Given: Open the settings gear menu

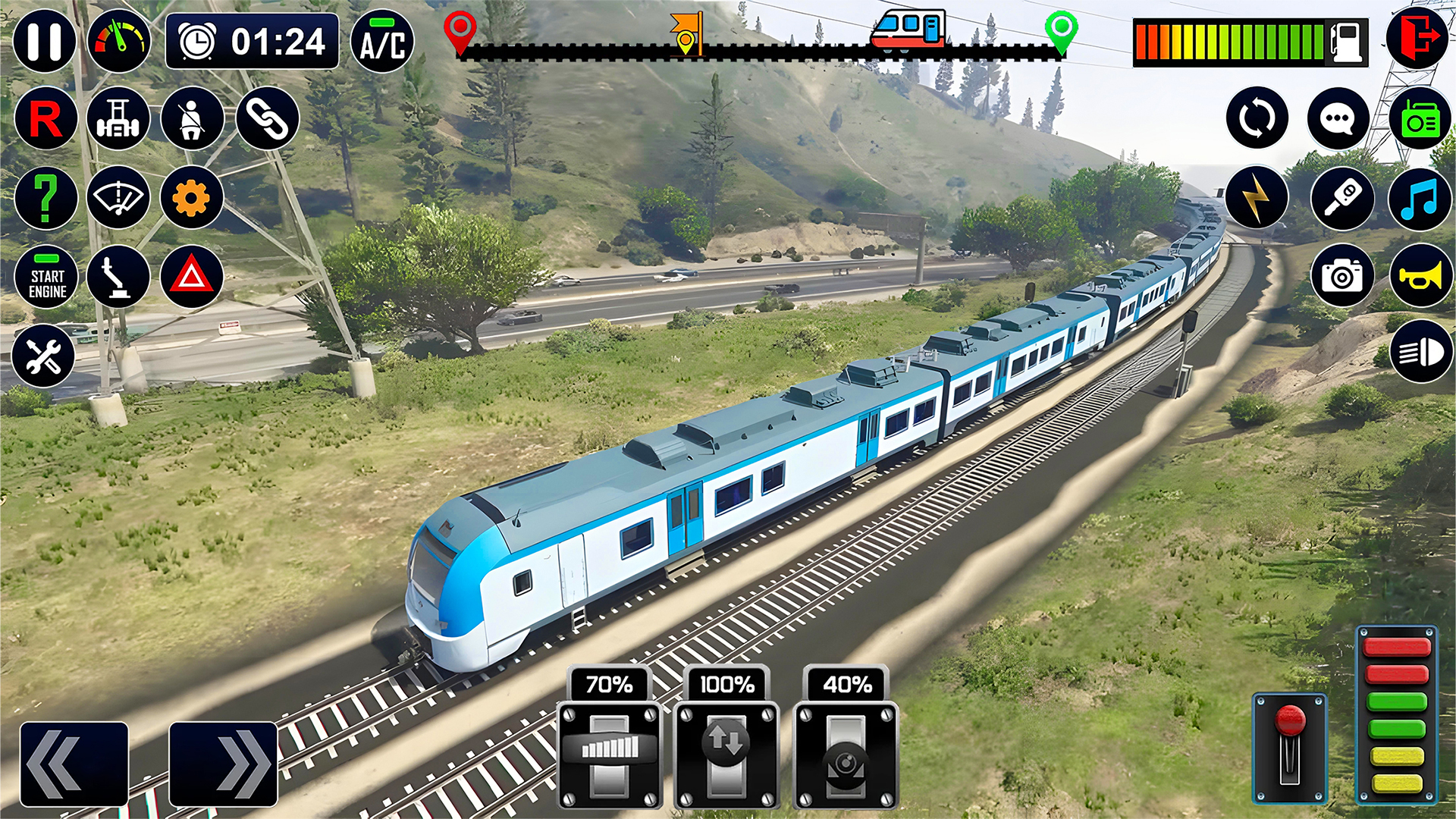Looking at the screenshot, I should [x=190, y=197].
